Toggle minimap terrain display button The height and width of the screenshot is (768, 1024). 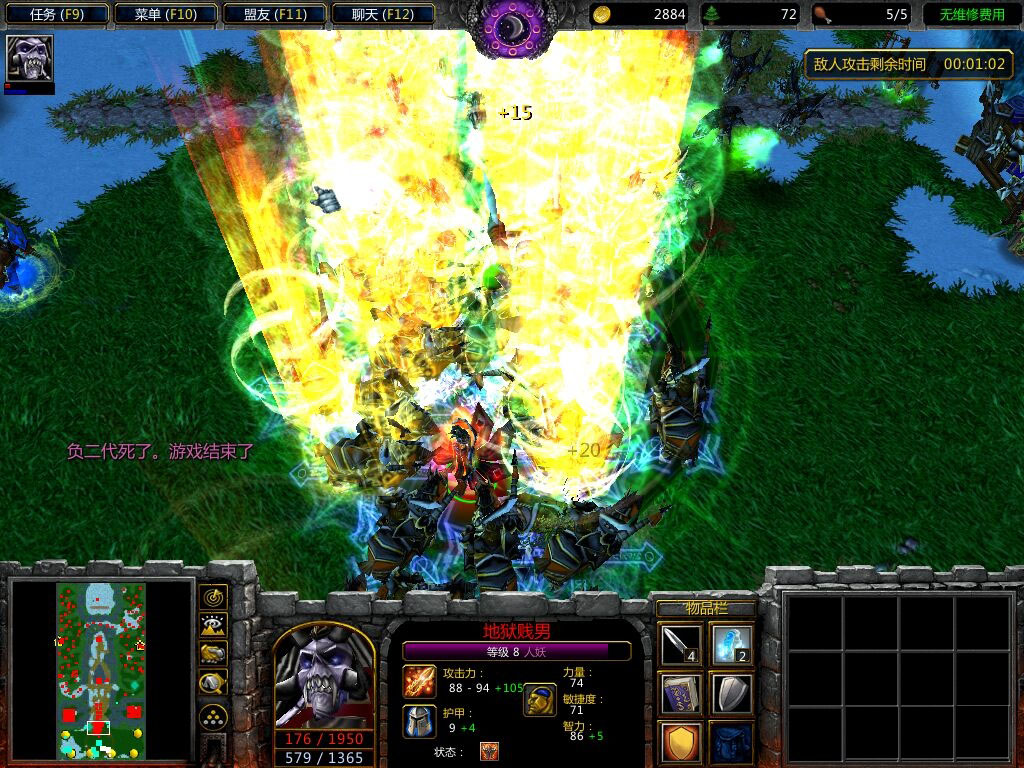[x=213, y=625]
